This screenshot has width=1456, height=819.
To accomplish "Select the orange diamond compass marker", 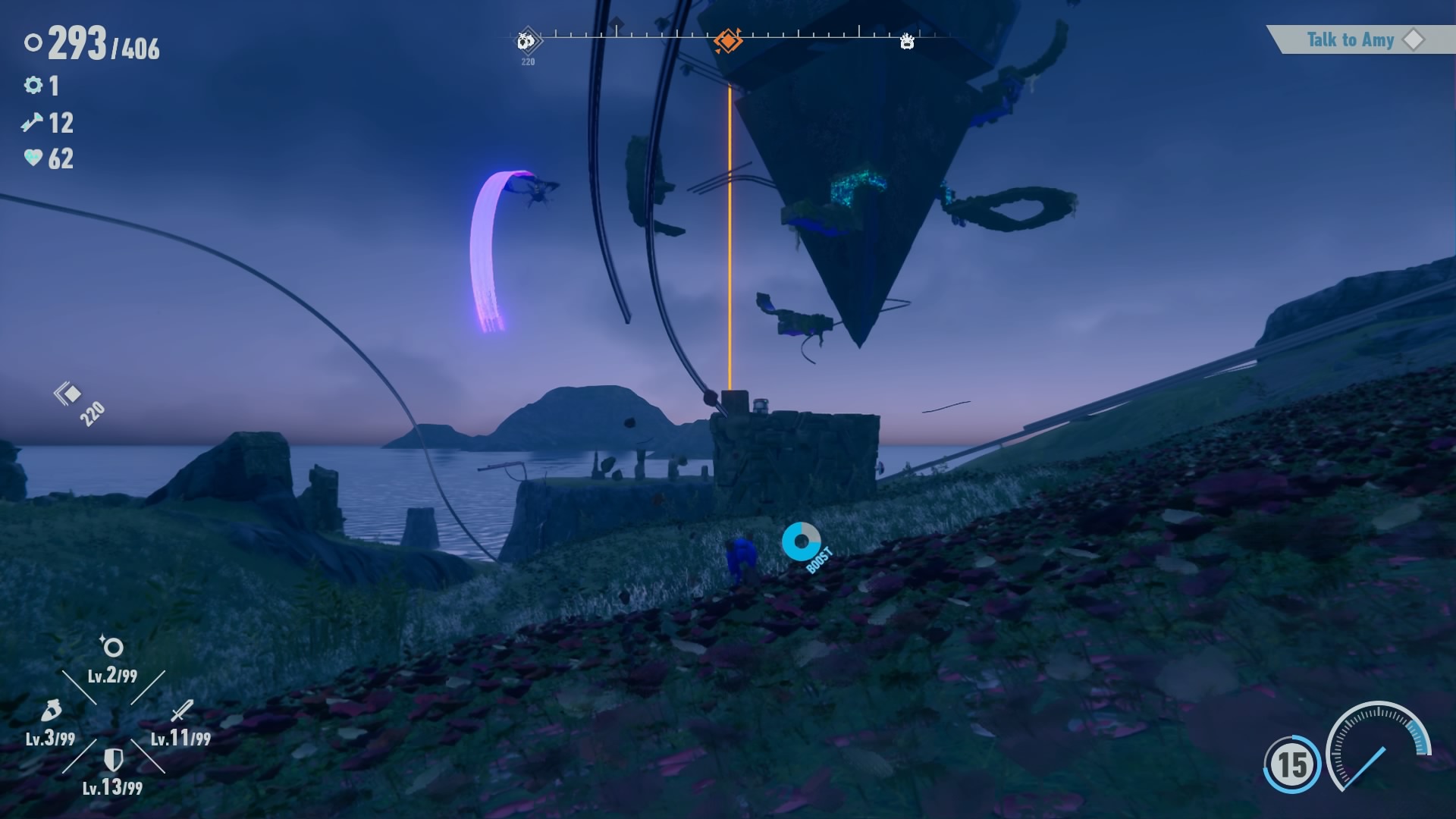I will [728, 40].
